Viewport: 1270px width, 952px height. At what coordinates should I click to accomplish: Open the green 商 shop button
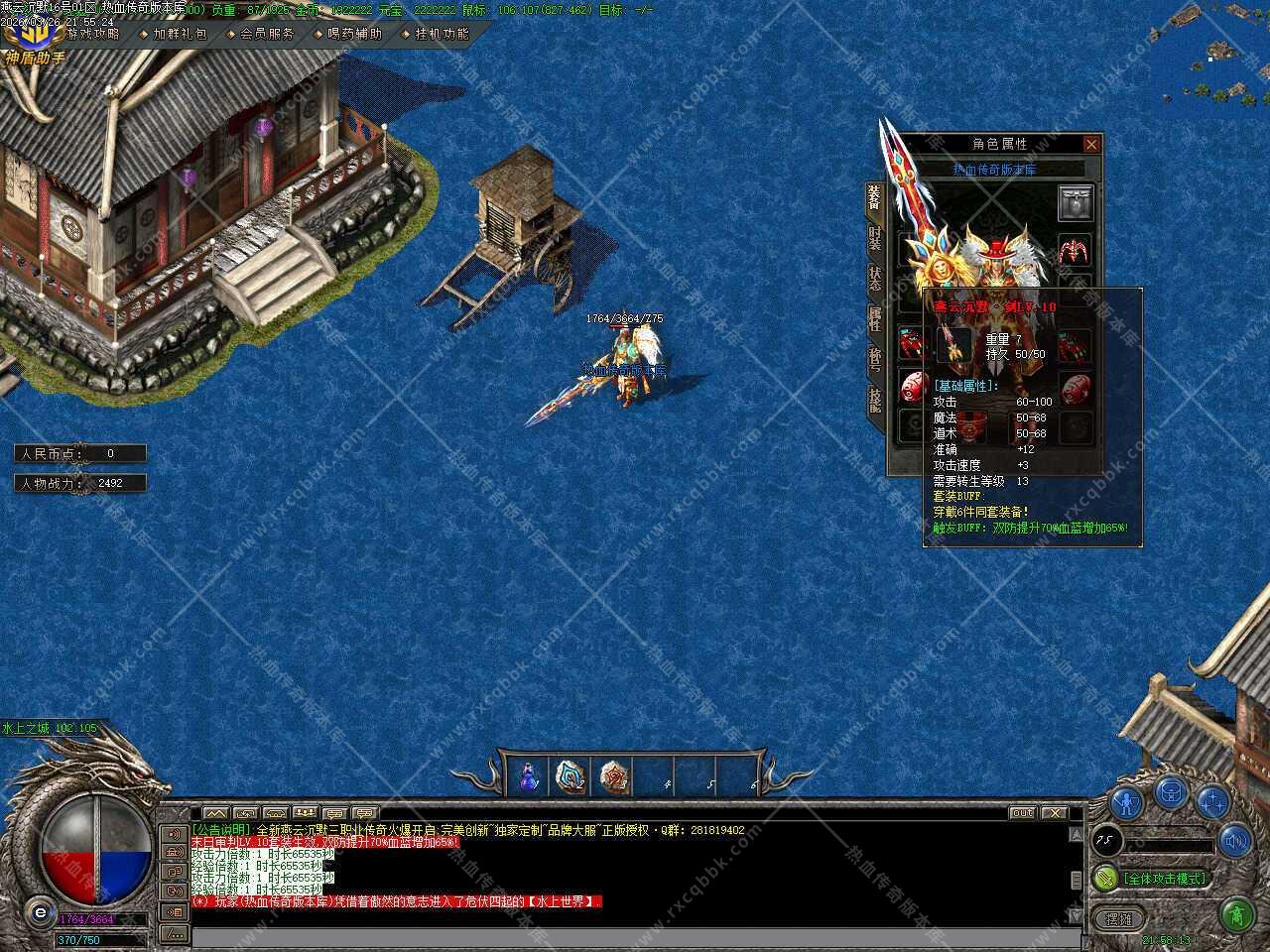[1236, 911]
